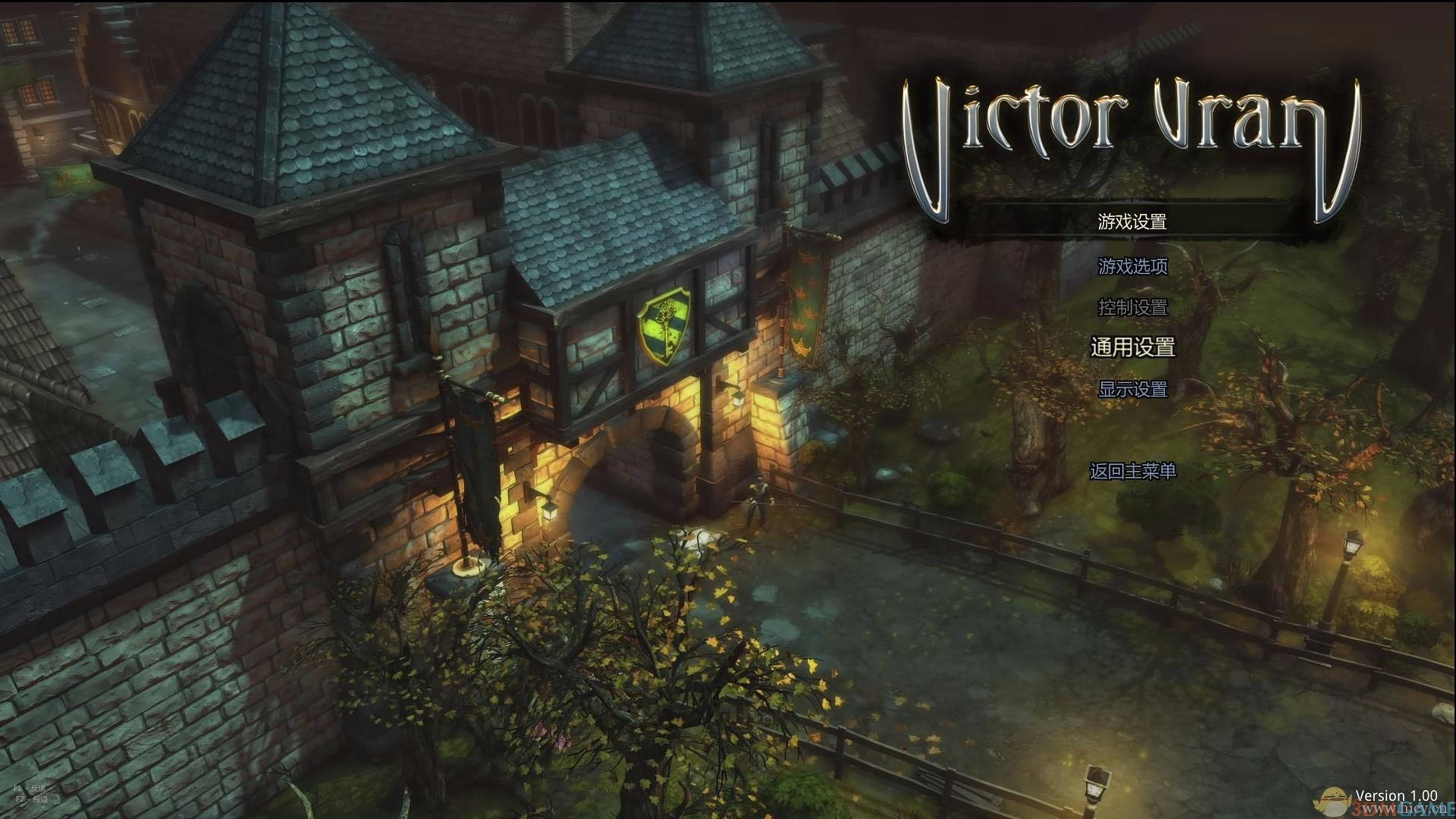Choose 通用设置 (General Settings)
Image resolution: width=1456 pixels, height=819 pixels.
pos(1132,347)
